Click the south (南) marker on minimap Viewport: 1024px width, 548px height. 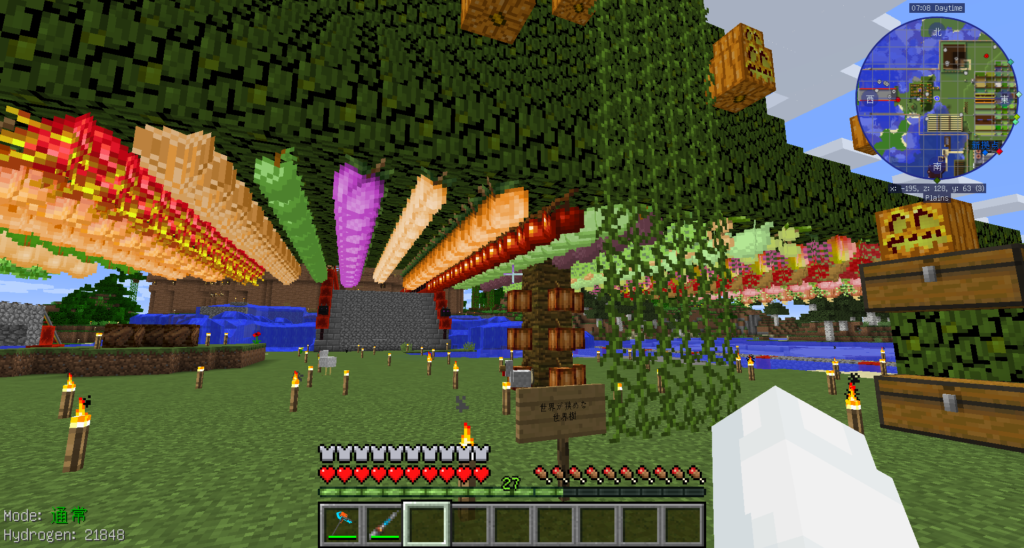tap(937, 166)
